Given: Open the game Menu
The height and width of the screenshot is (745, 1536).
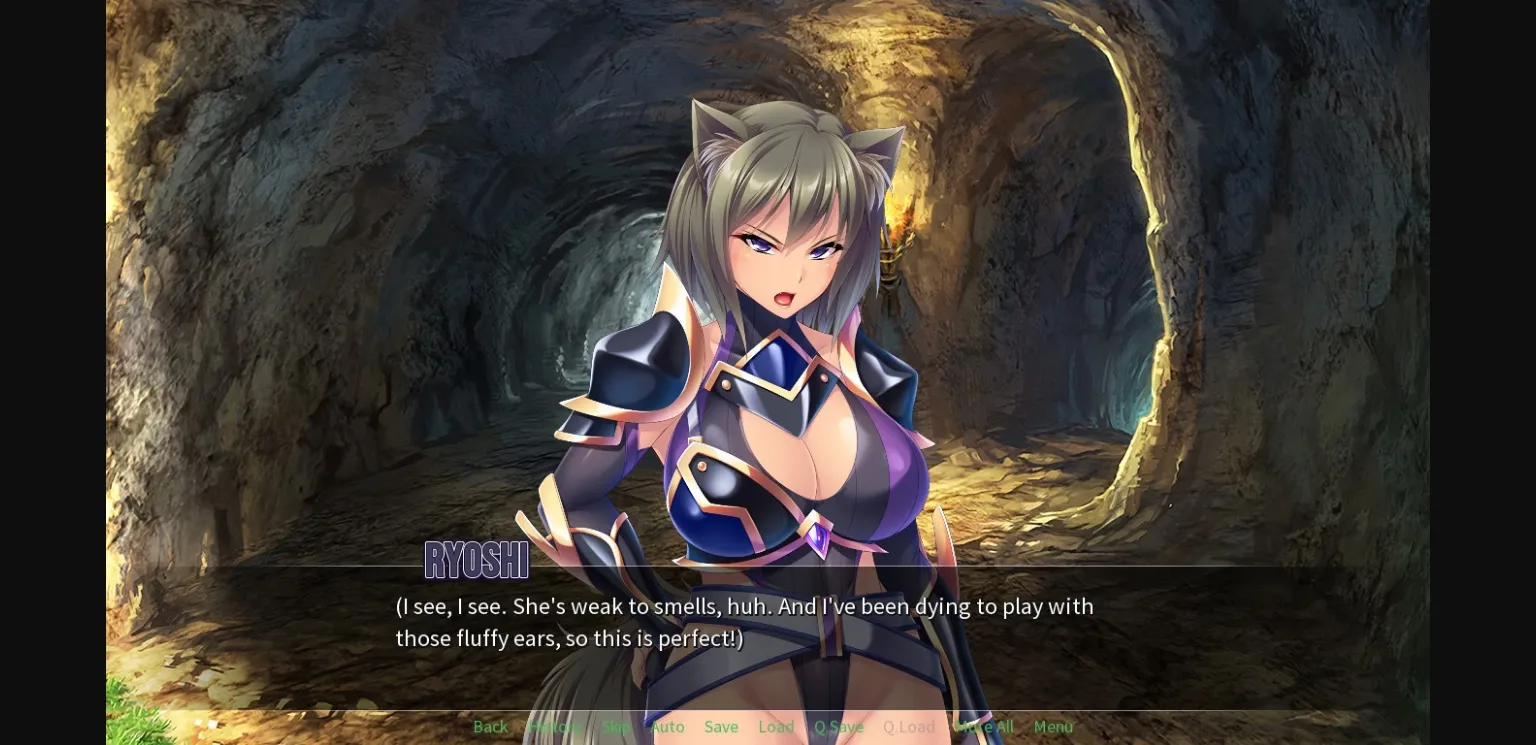Looking at the screenshot, I should [1052, 727].
